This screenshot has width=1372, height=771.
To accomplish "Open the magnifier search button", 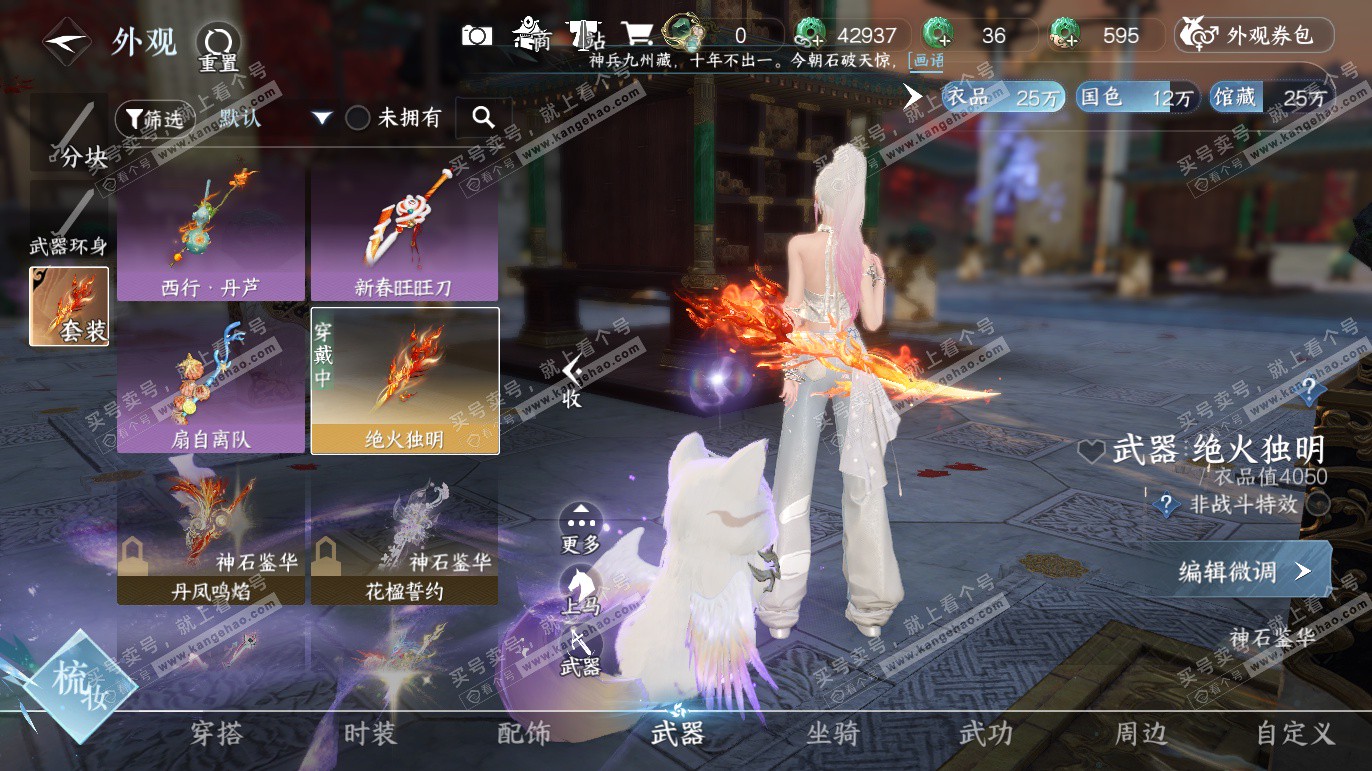I will tap(484, 118).
